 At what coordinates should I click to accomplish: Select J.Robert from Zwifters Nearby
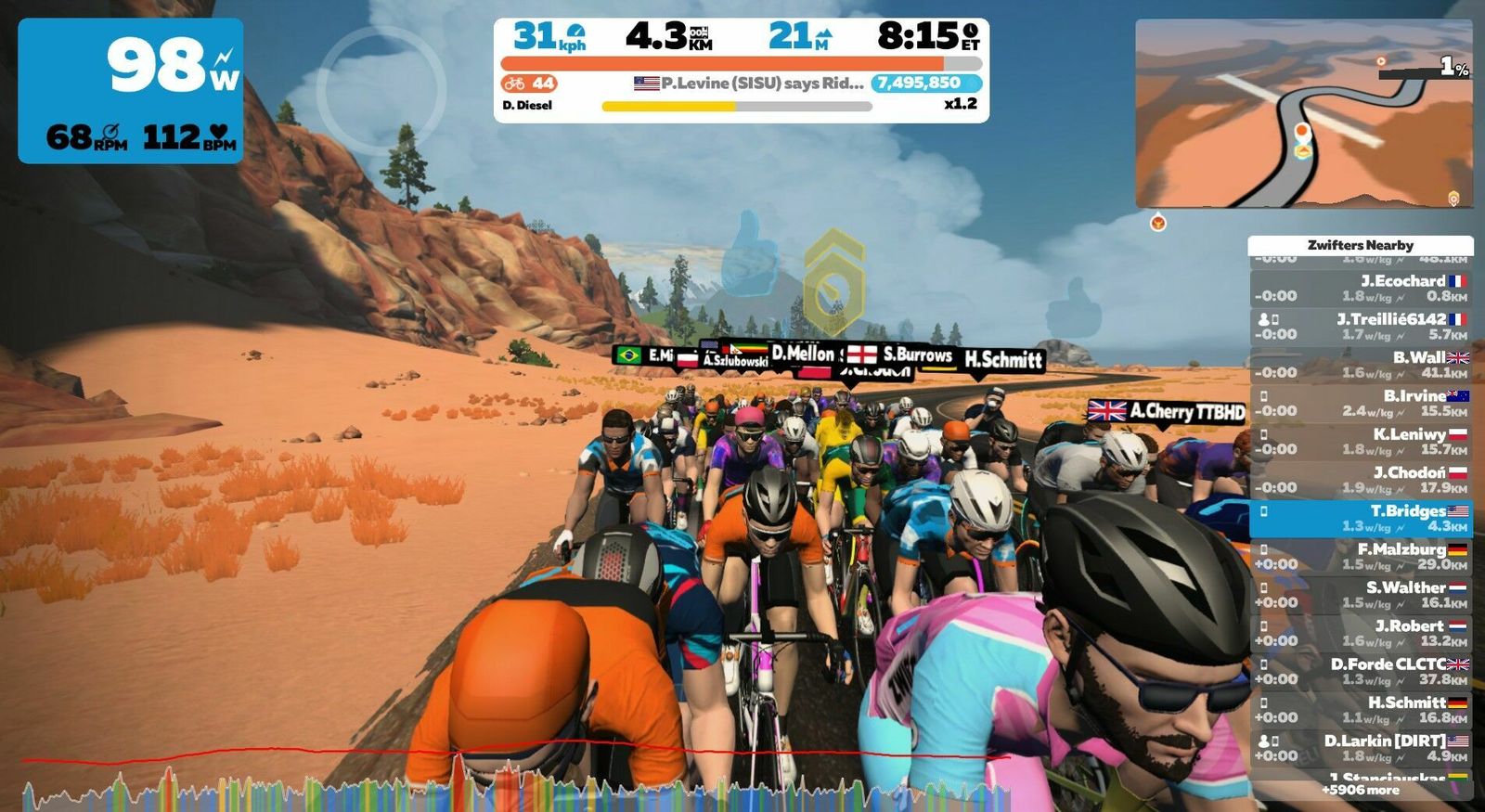[1361, 633]
